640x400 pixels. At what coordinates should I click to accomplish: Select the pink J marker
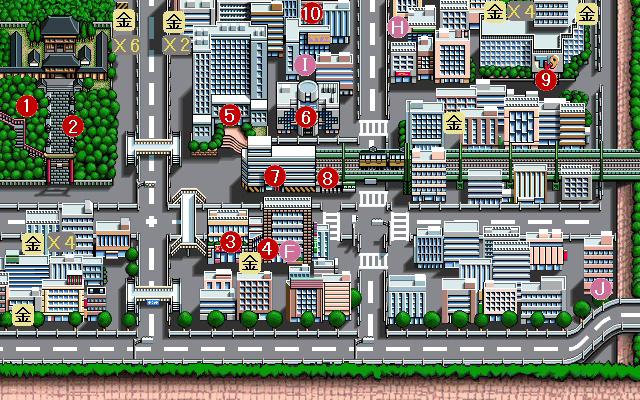tap(600, 289)
